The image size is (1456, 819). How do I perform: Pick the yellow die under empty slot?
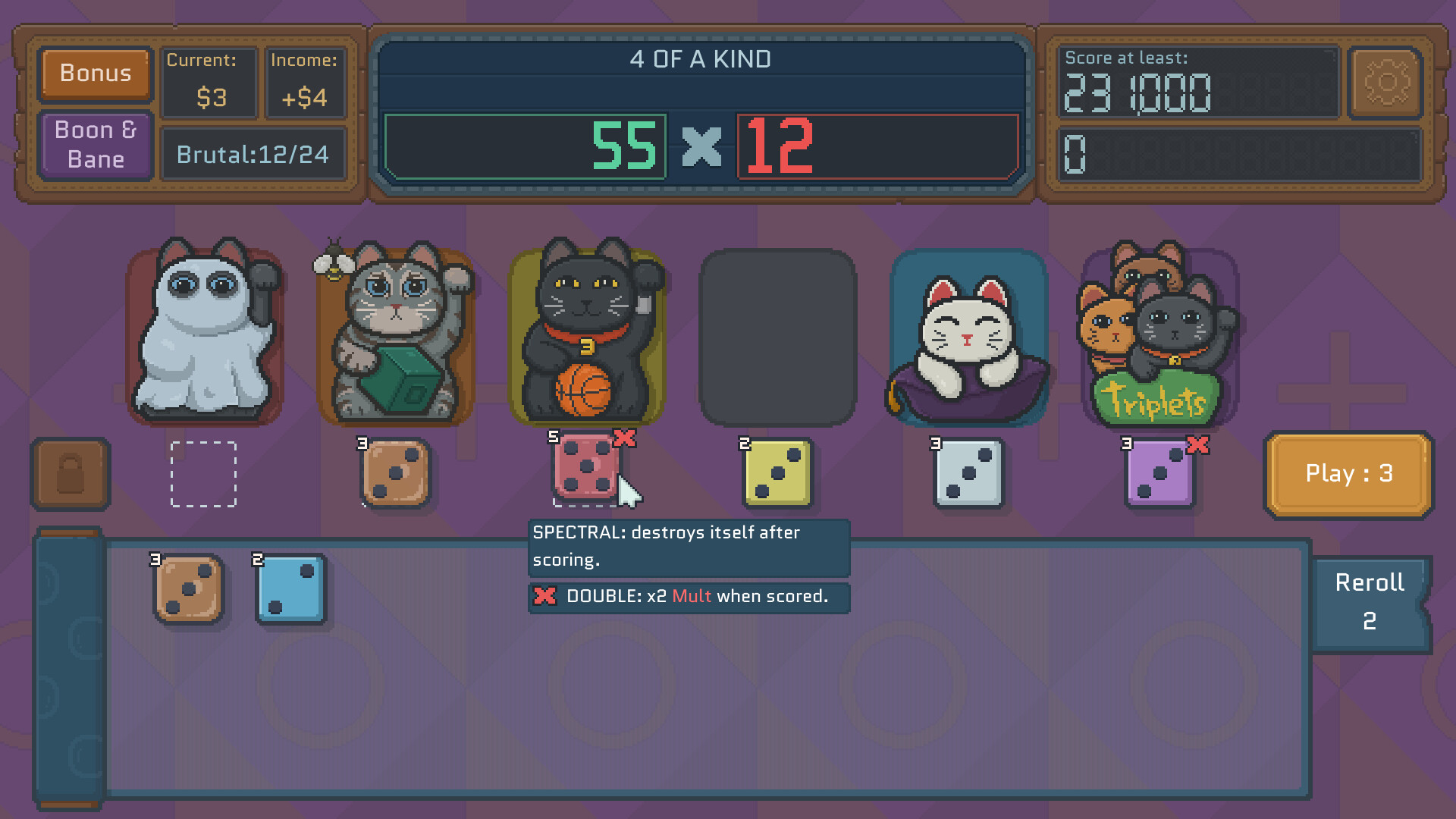[x=777, y=474]
